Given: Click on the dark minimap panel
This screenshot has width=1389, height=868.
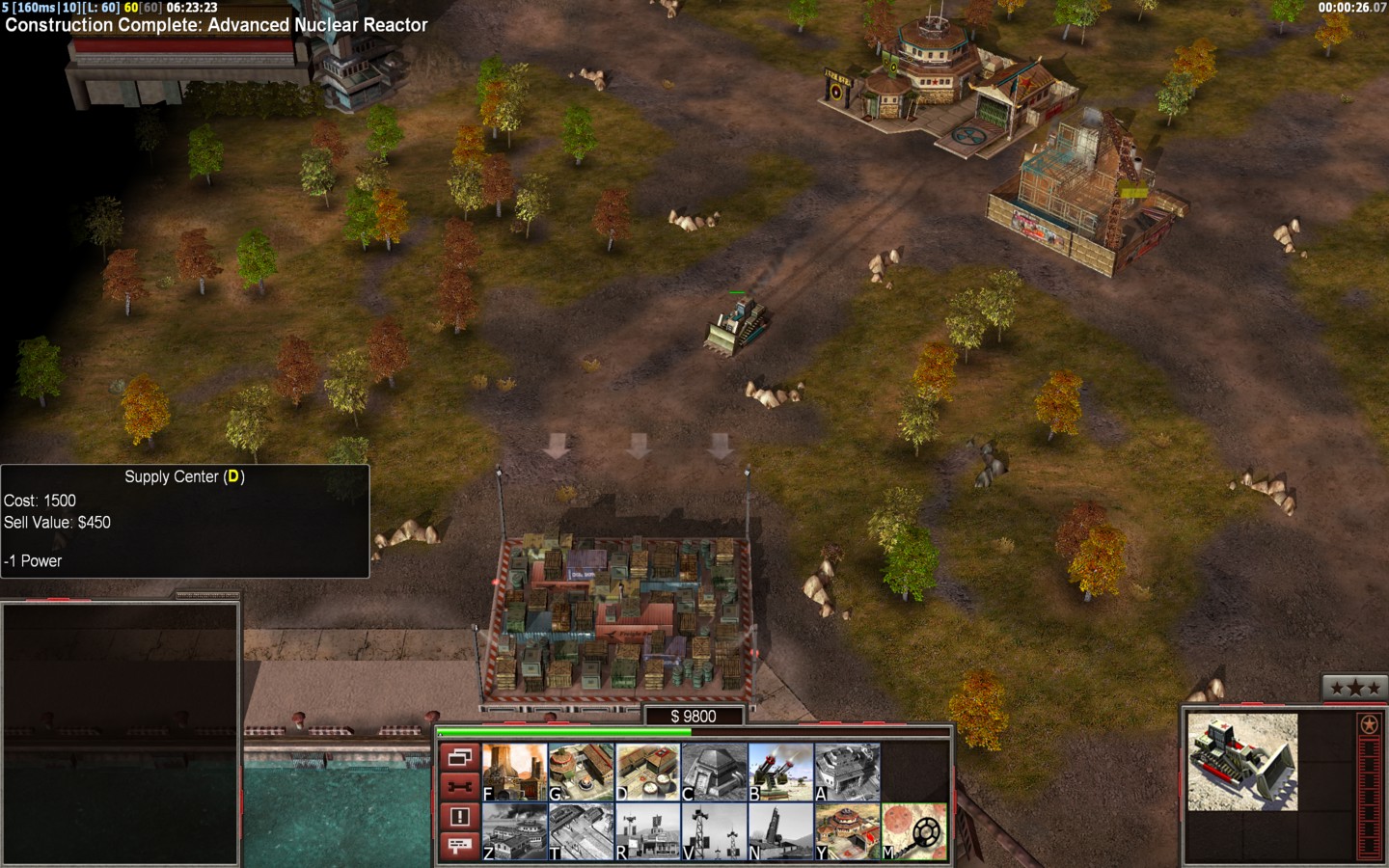Looking at the screenshot, I should [x=121, y=733].
